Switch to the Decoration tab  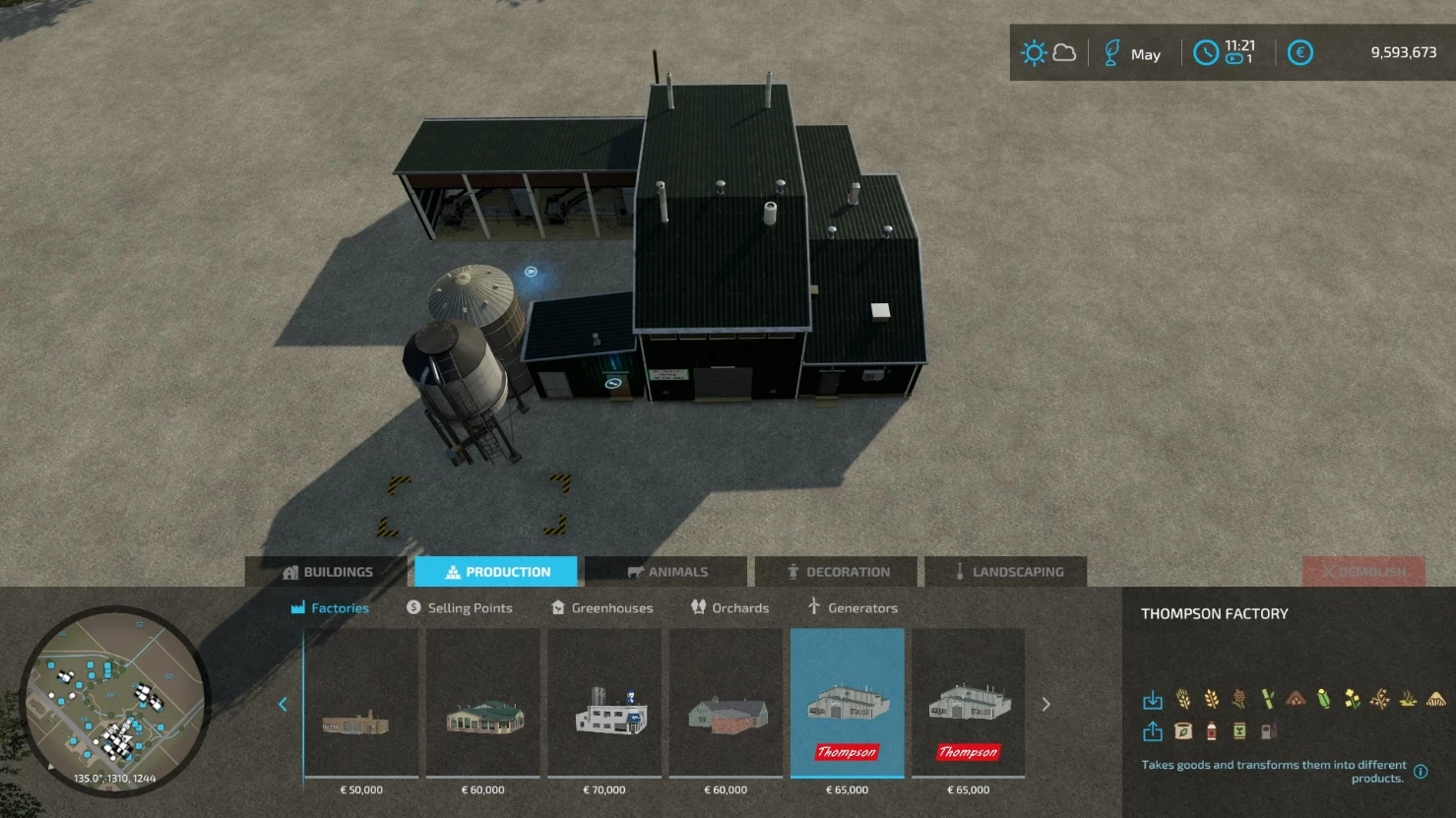click(837, 572)
